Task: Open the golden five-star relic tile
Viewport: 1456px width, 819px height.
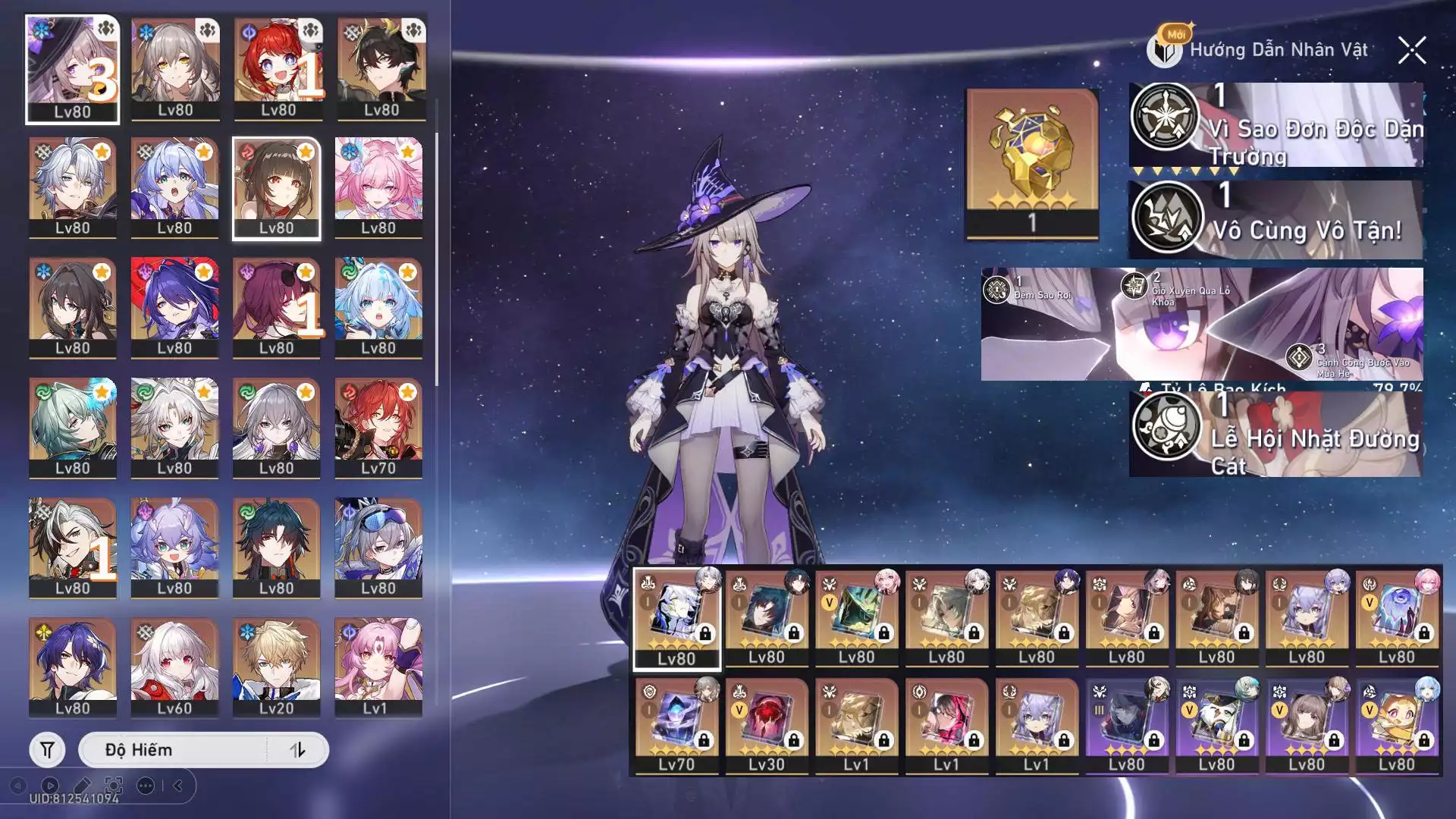Action: (1032, 164)
